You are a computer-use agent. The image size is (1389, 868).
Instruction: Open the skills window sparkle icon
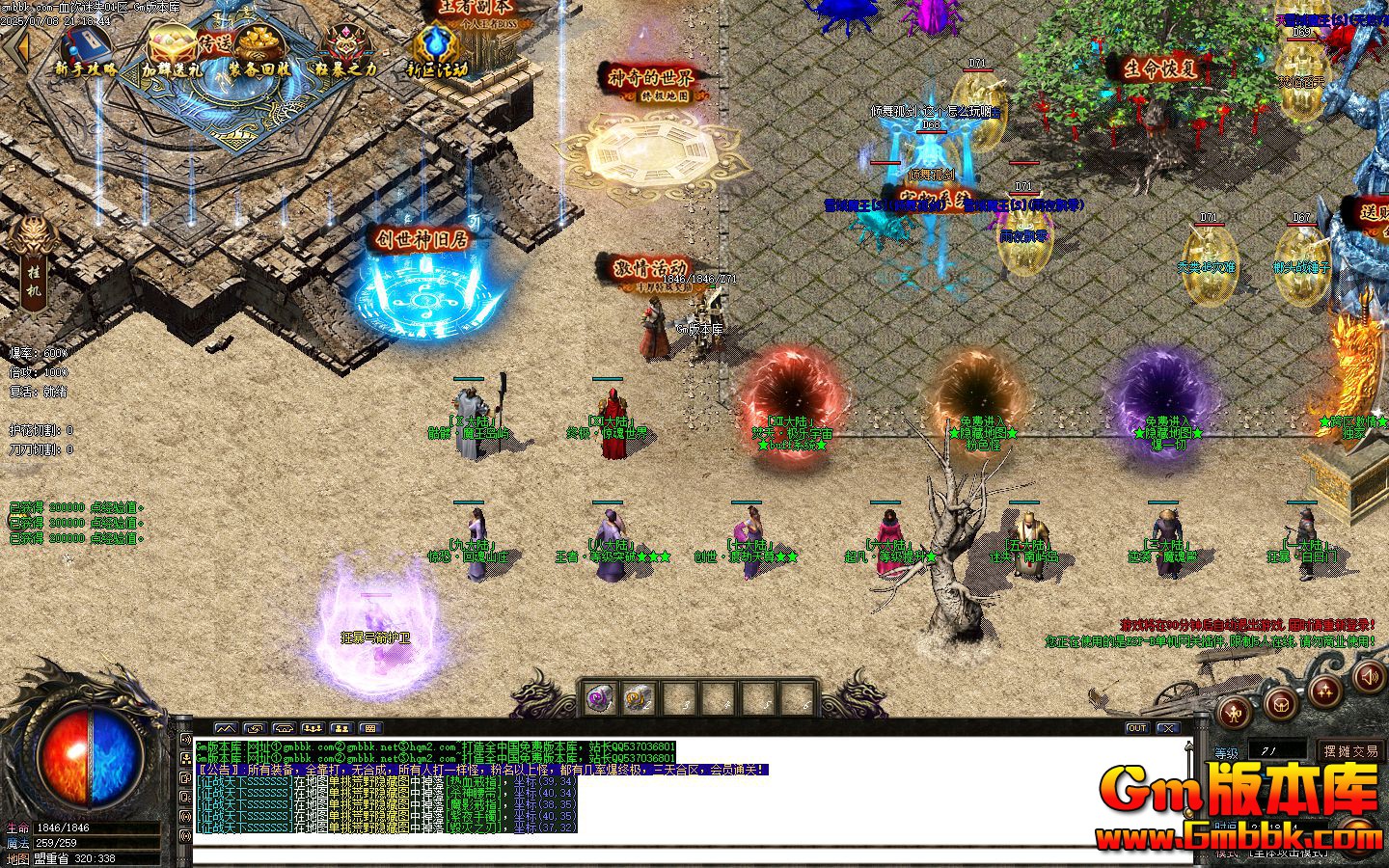(1324, 691)
